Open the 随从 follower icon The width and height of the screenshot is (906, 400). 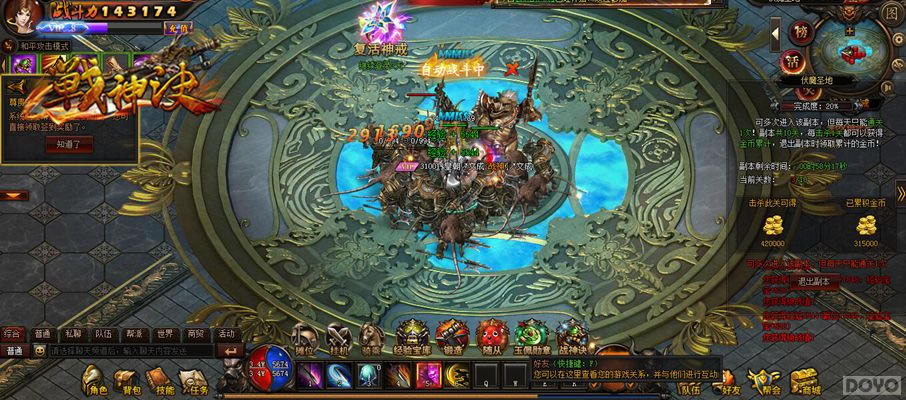[491, 335]
